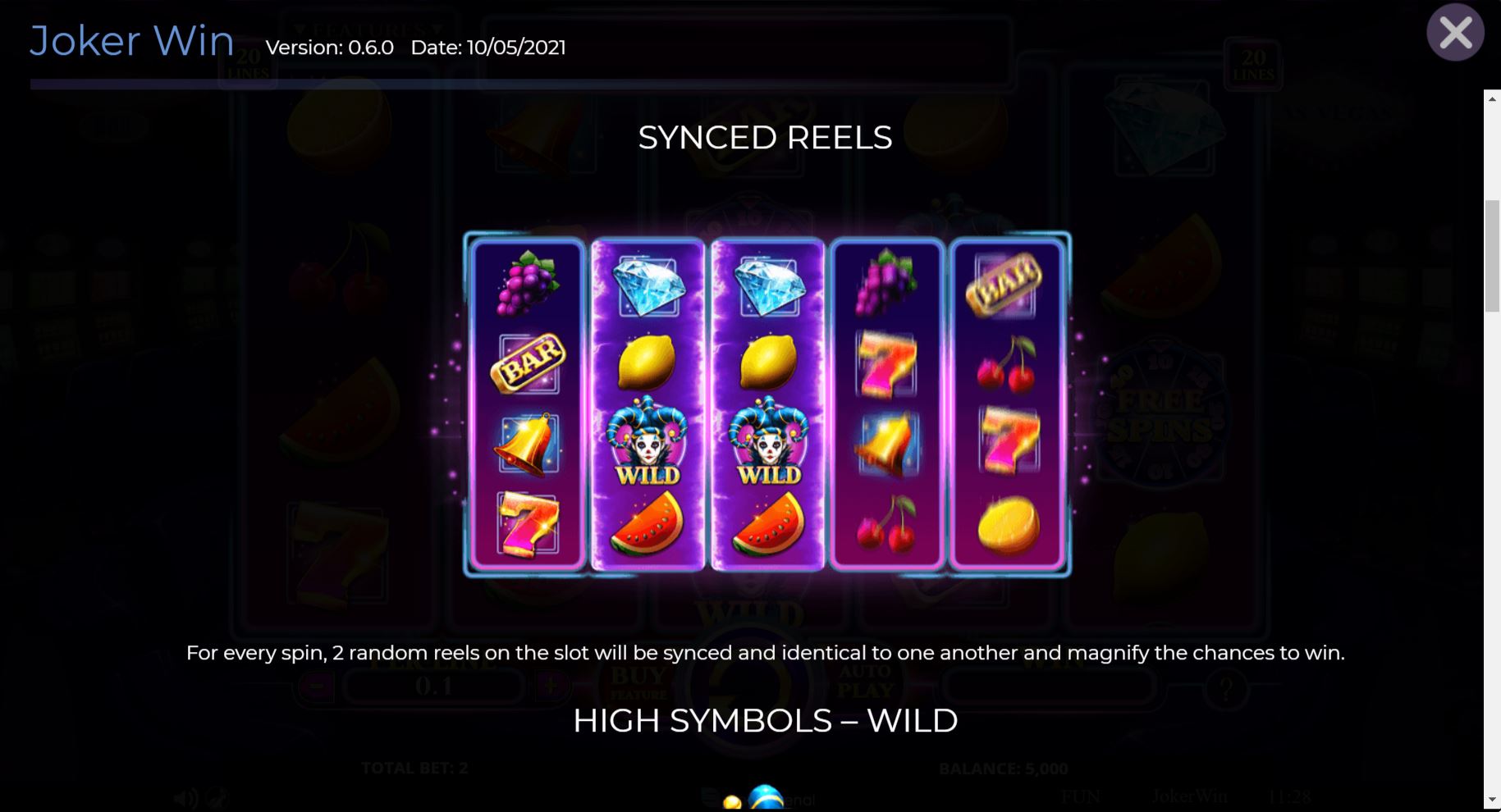Click the icon beside the speaker button
The height and width of the screenshot is (812, 1501).
216,796
